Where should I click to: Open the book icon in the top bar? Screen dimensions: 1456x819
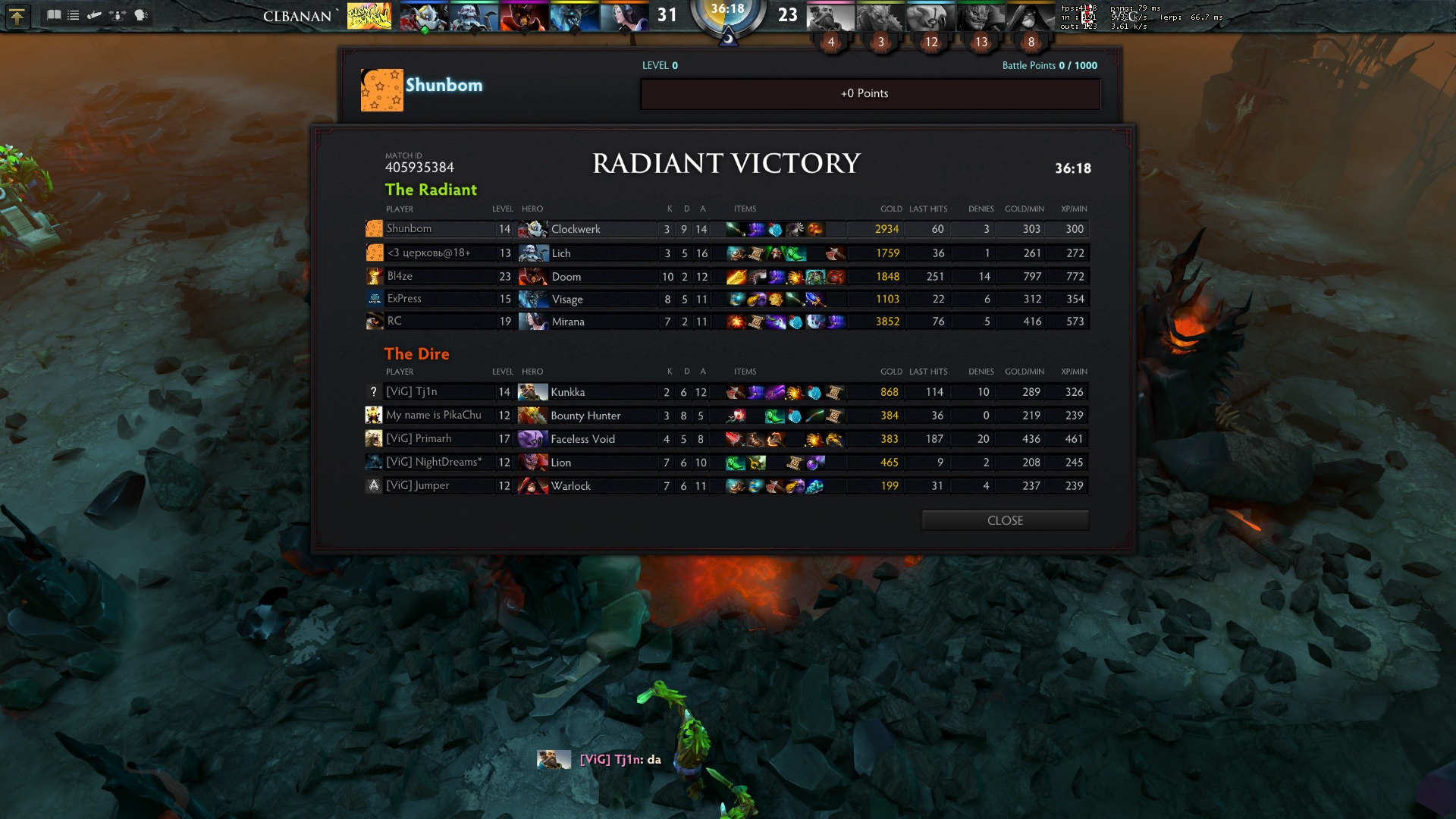[54, 15]
